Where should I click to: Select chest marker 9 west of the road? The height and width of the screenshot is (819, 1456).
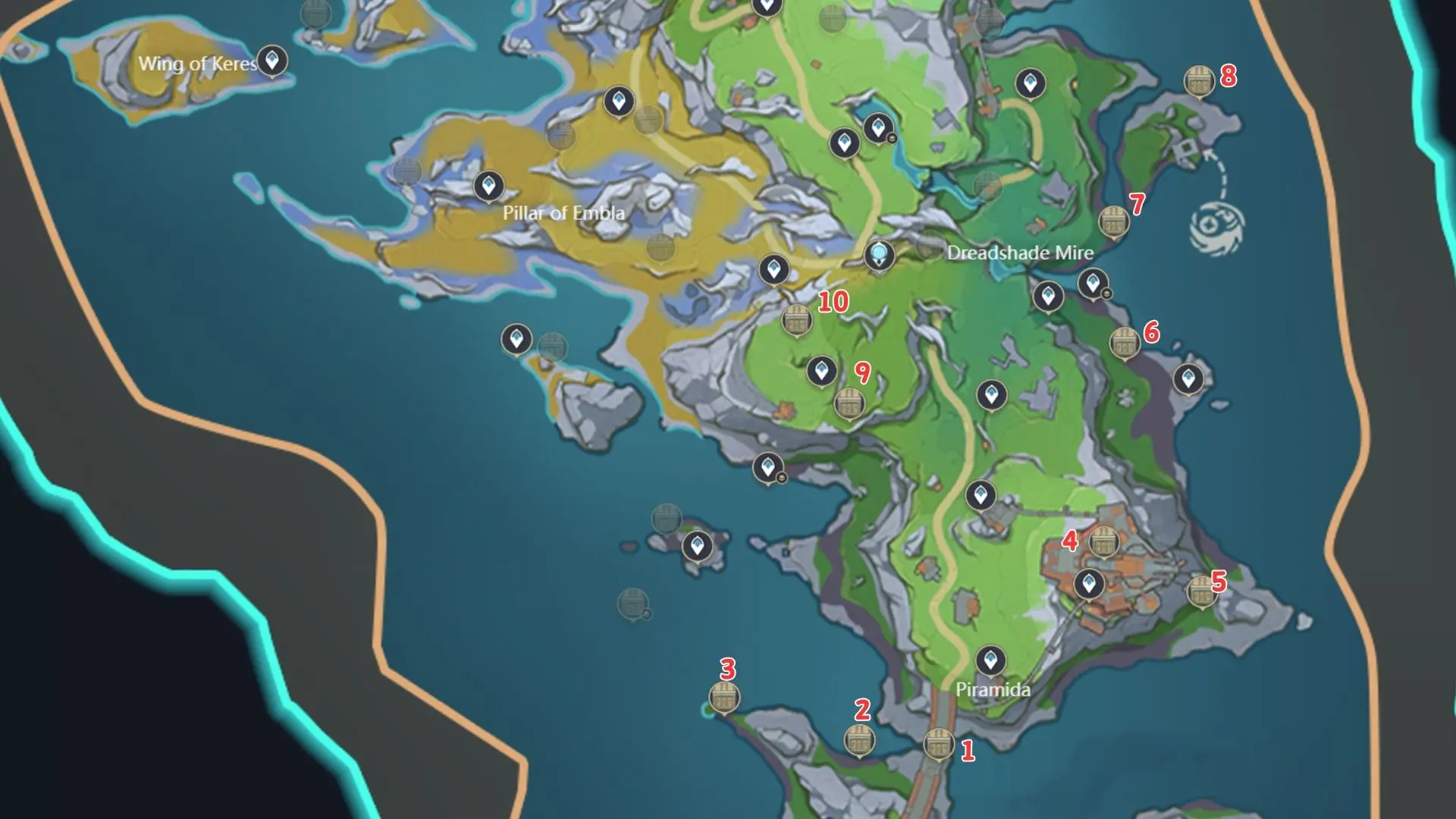[852, 403]
